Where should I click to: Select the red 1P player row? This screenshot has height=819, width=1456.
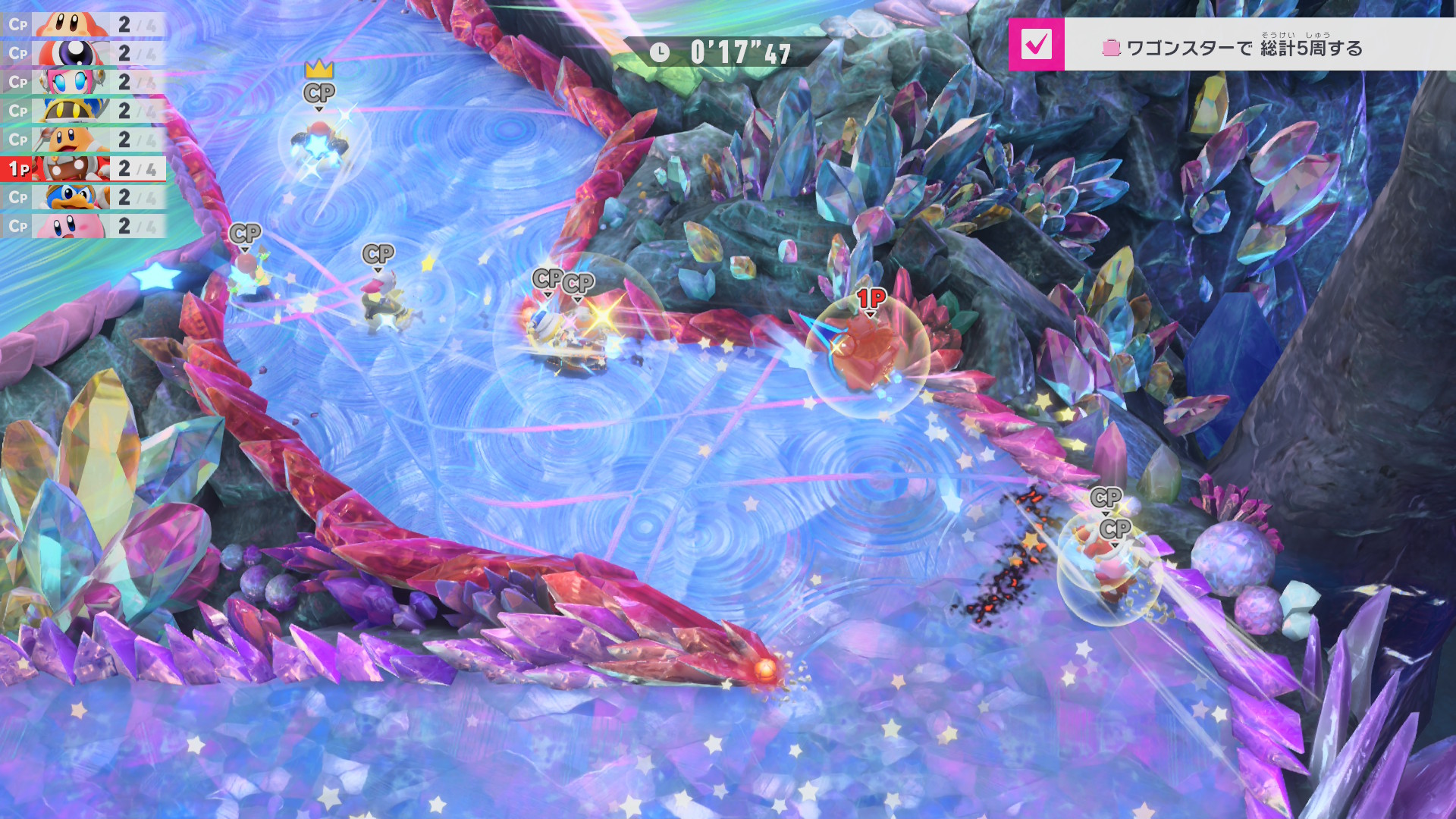[x=83, y=168]
